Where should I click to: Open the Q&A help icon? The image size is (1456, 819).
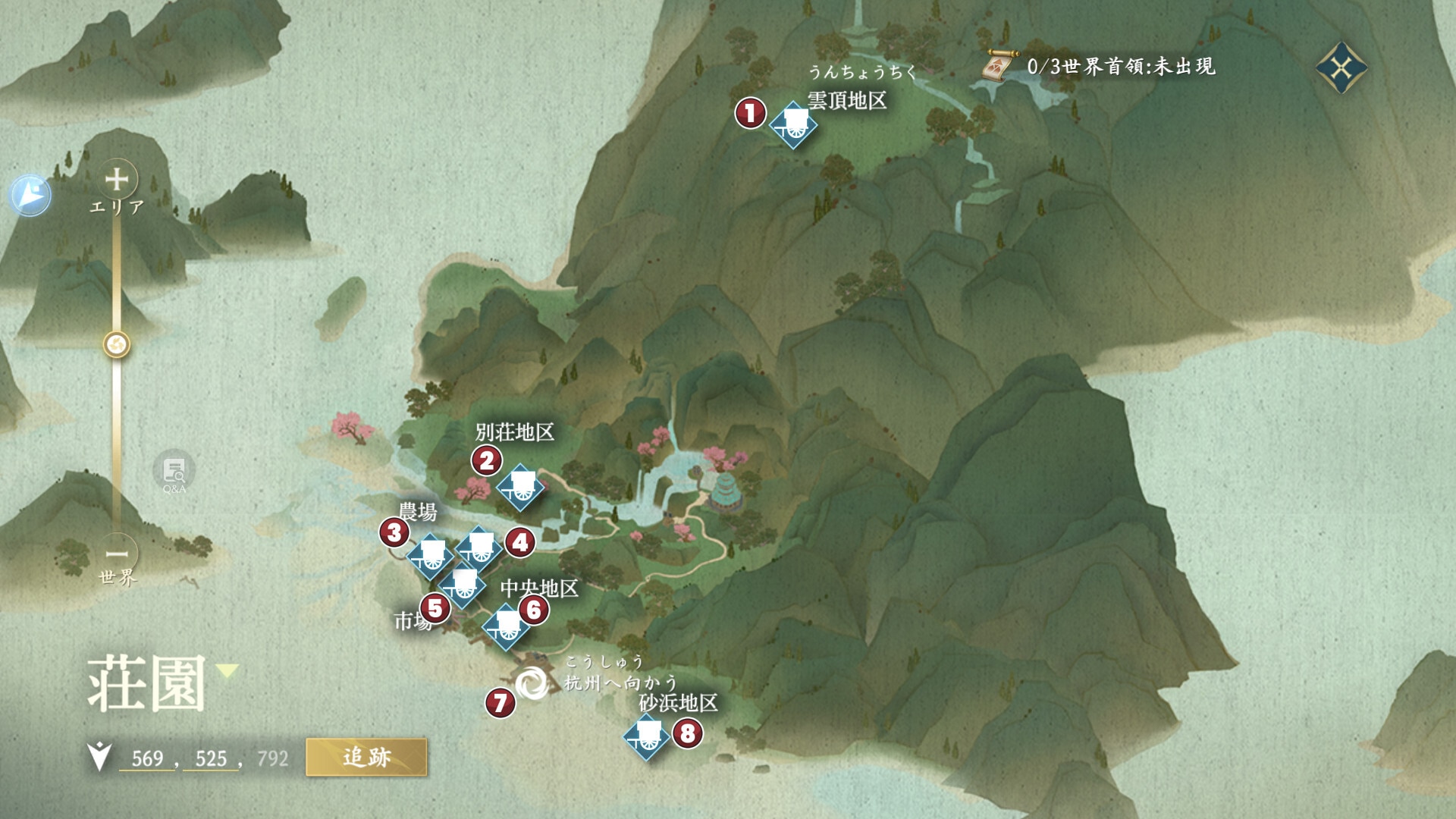(174, 472)
